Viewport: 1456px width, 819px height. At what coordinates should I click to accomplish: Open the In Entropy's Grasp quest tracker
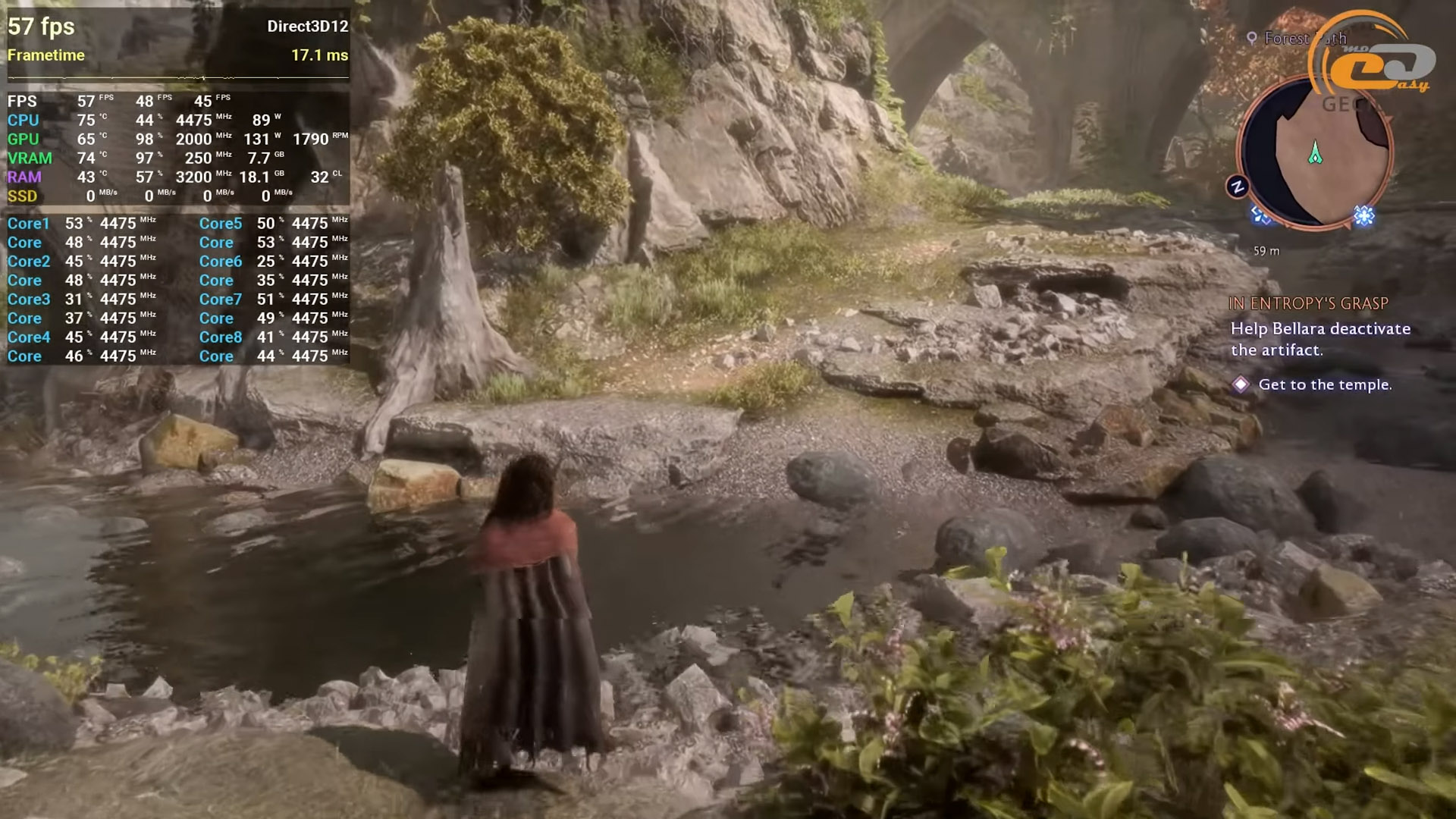[x=1308, y=303]
